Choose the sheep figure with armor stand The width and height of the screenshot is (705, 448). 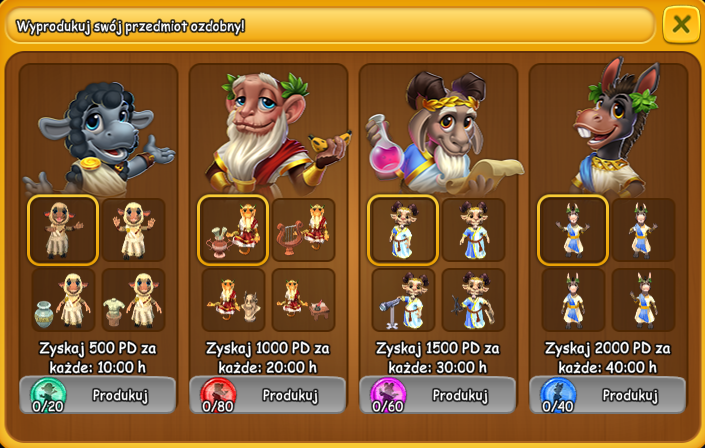pyautogui.click(x=133, y=300)
